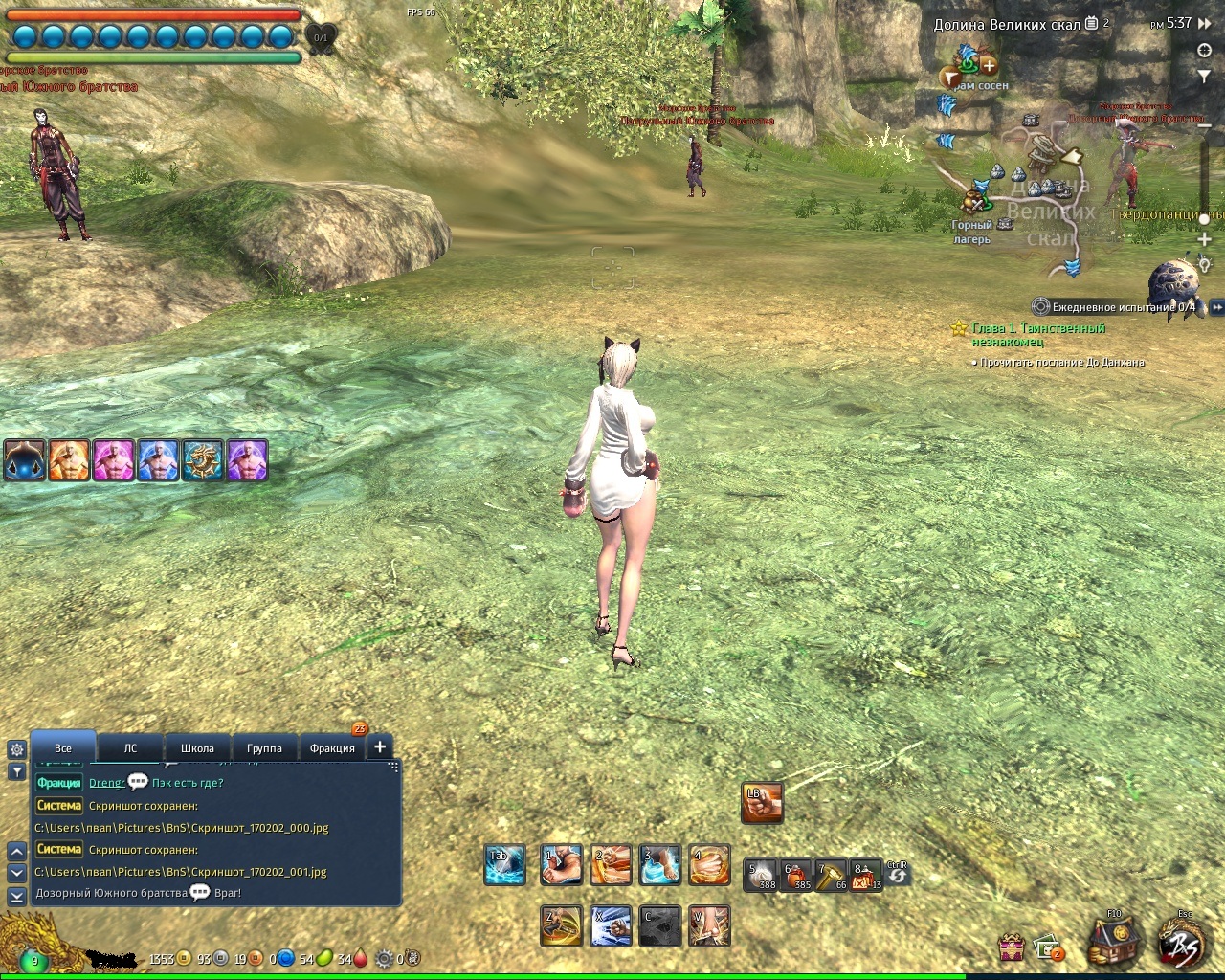Use the golden hammer item in slot 7
This screenshot has height=980, width=1225.
tap(830, 875)
